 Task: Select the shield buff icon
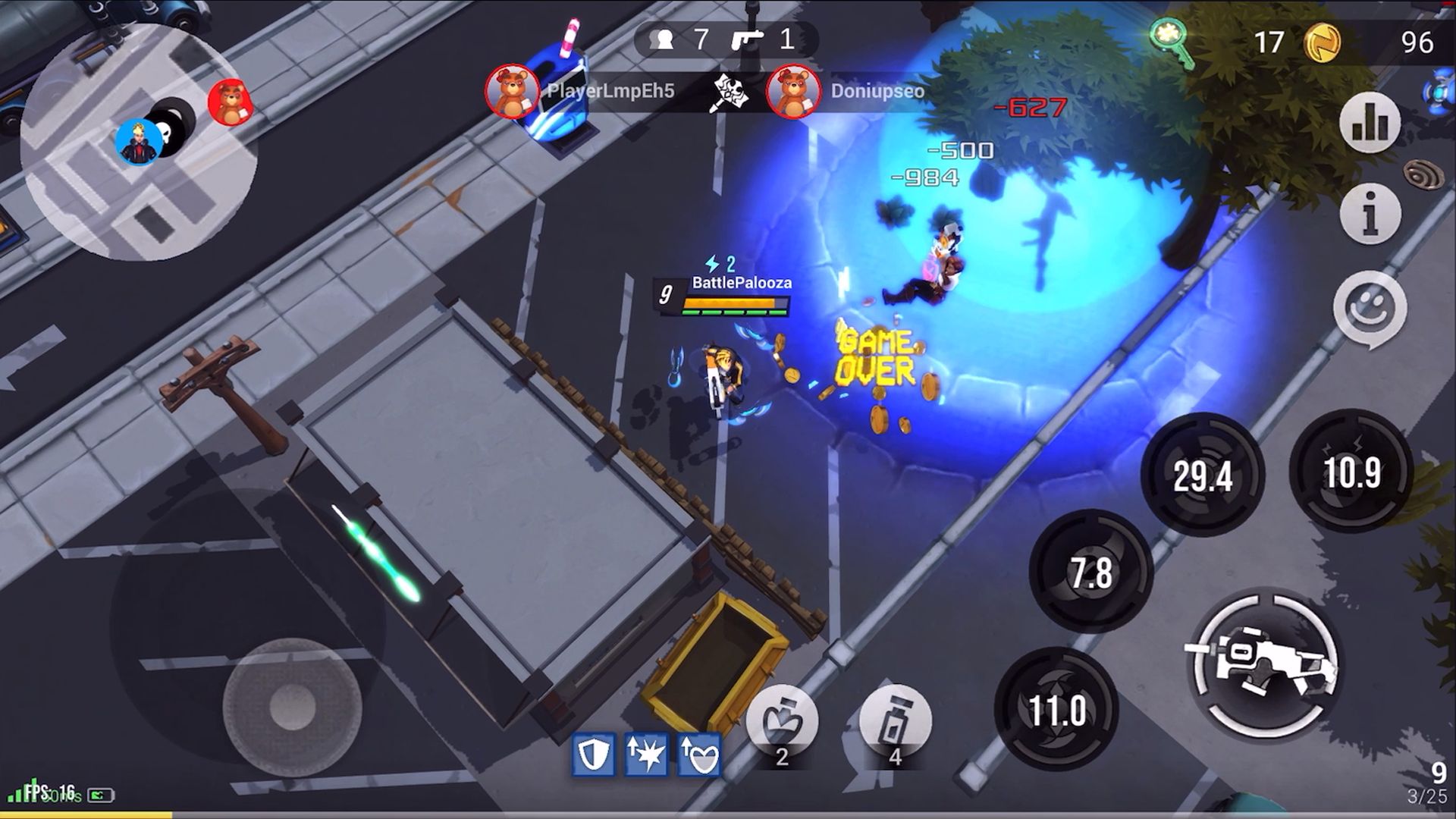pos(593,755)
